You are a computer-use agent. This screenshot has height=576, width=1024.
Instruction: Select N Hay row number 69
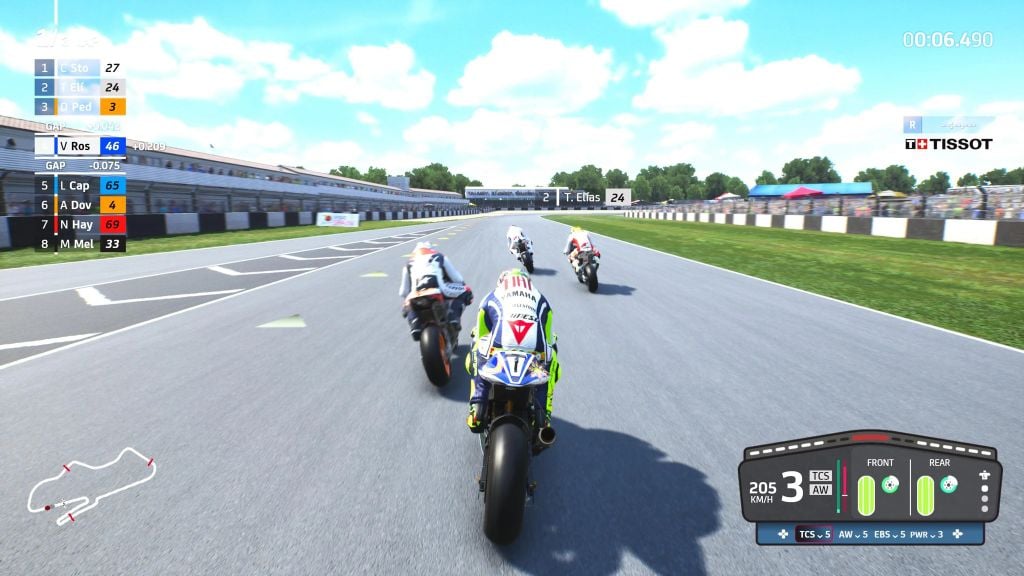(80, 224)
